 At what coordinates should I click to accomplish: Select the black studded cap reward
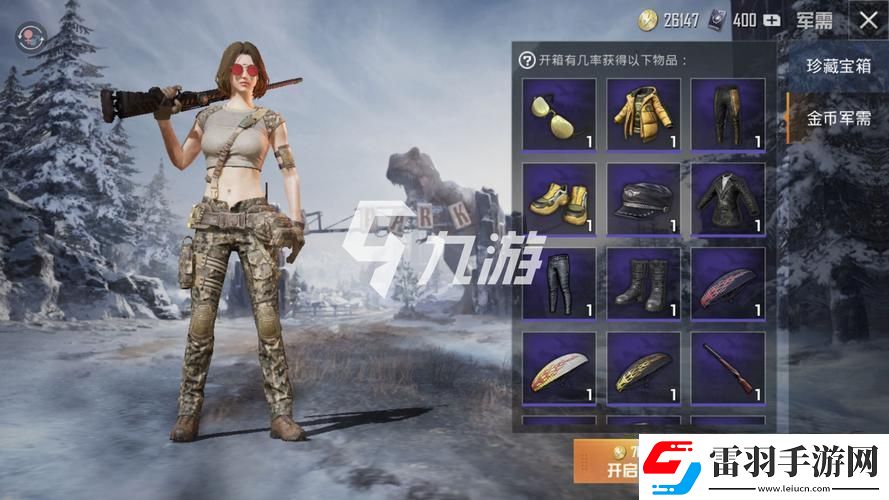[x=643, y=198]
